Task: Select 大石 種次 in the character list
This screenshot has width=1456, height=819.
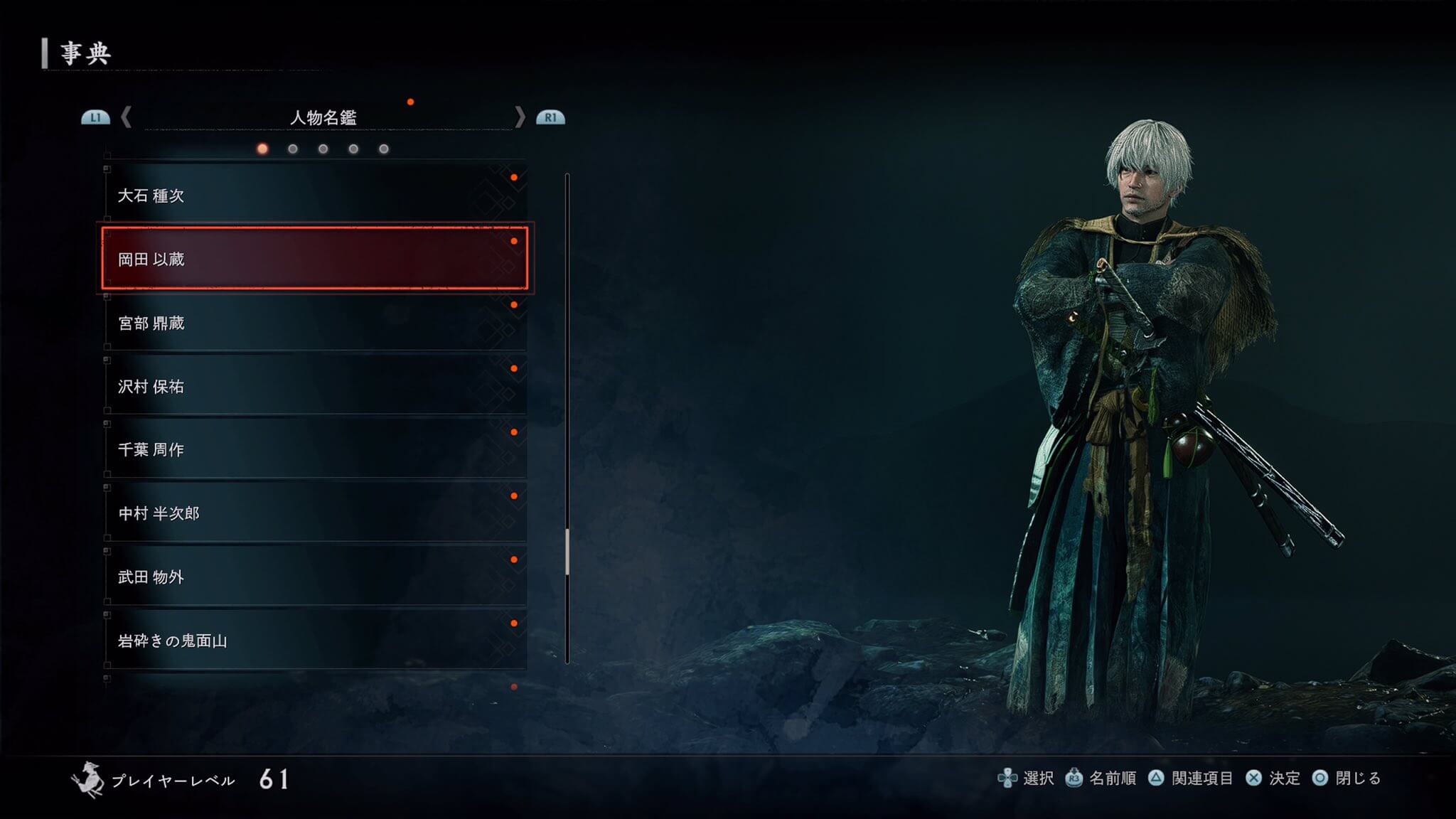Action: tap(314, 196)
